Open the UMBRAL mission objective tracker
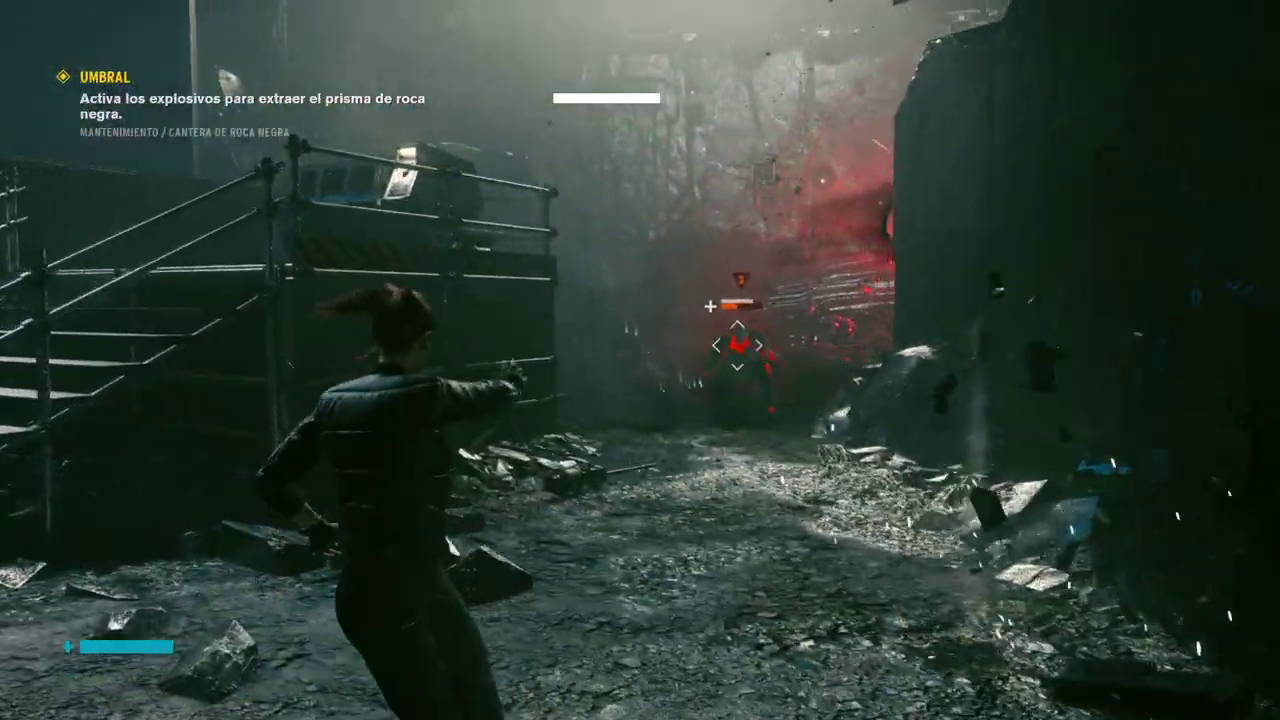 [105, 77]
